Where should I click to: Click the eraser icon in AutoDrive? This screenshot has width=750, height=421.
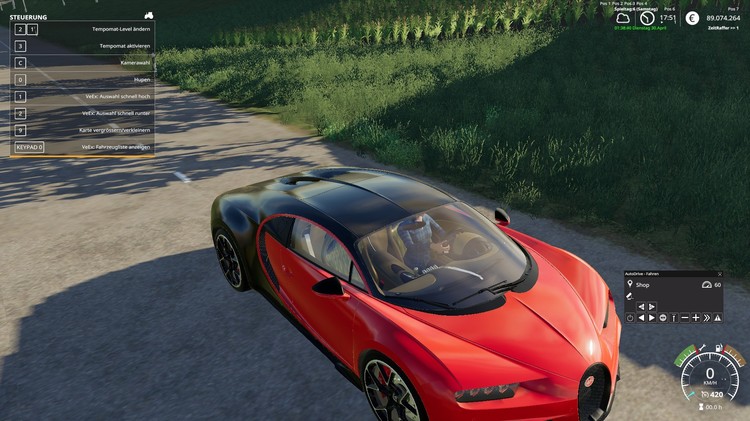630,296
